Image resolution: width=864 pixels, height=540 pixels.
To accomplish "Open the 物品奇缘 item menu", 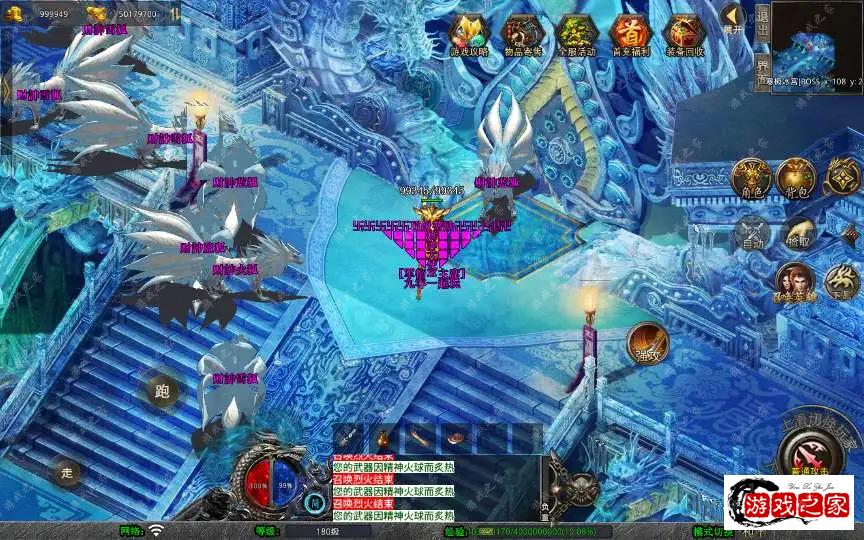I will point(522,35).
